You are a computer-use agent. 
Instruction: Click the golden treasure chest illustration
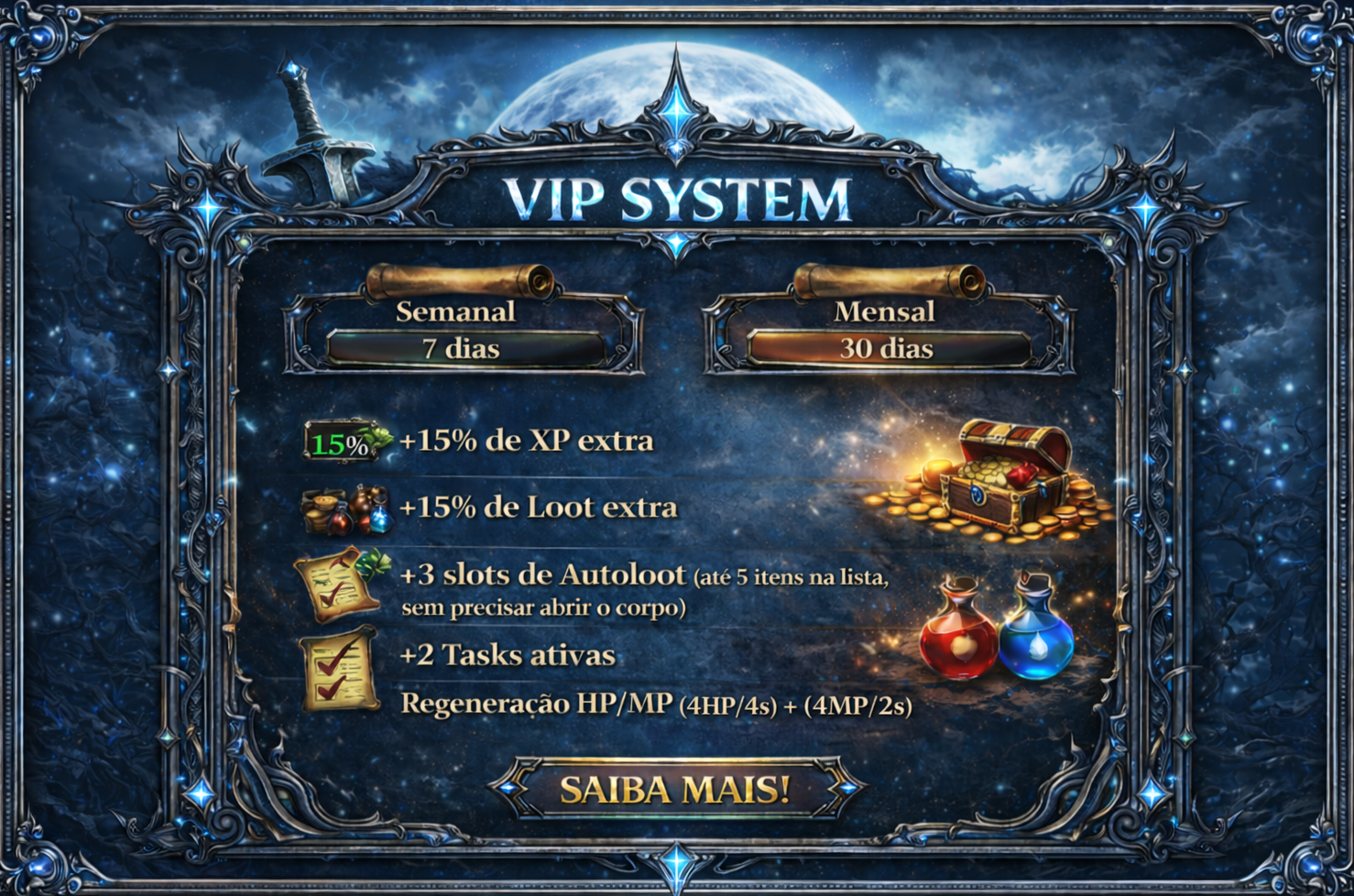1003,481
